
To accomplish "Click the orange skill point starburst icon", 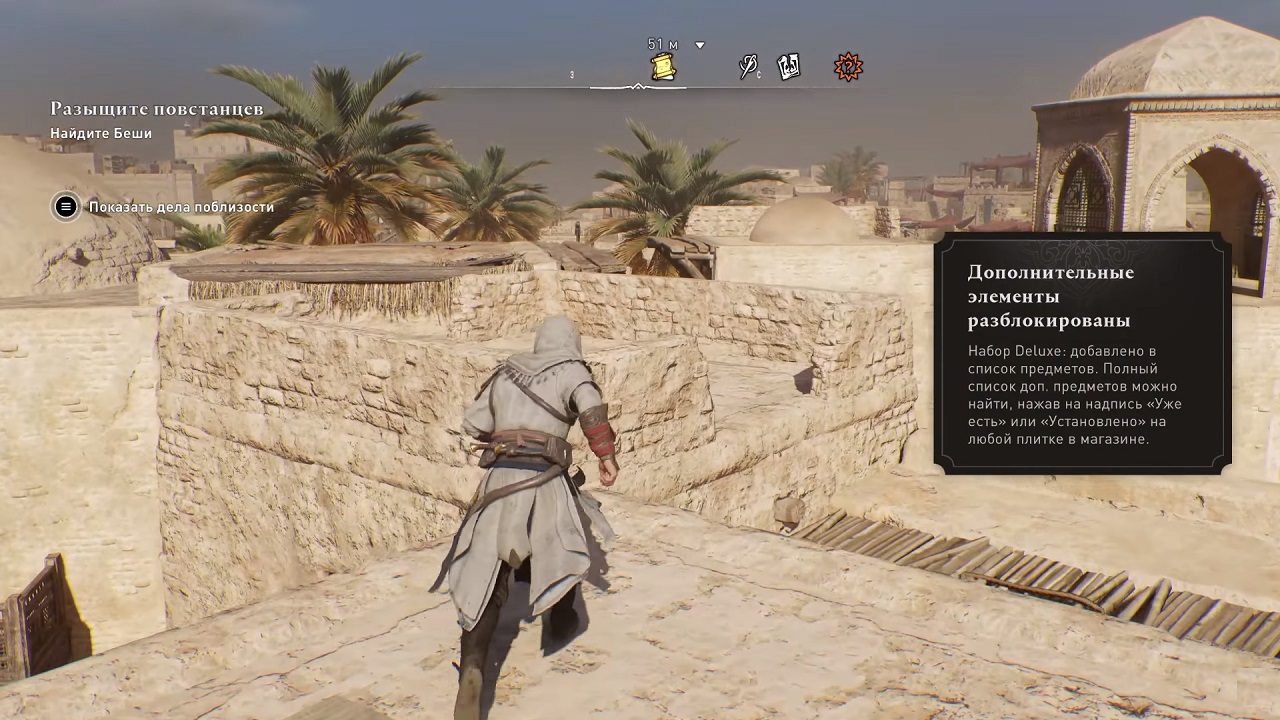I will [848, 67].
